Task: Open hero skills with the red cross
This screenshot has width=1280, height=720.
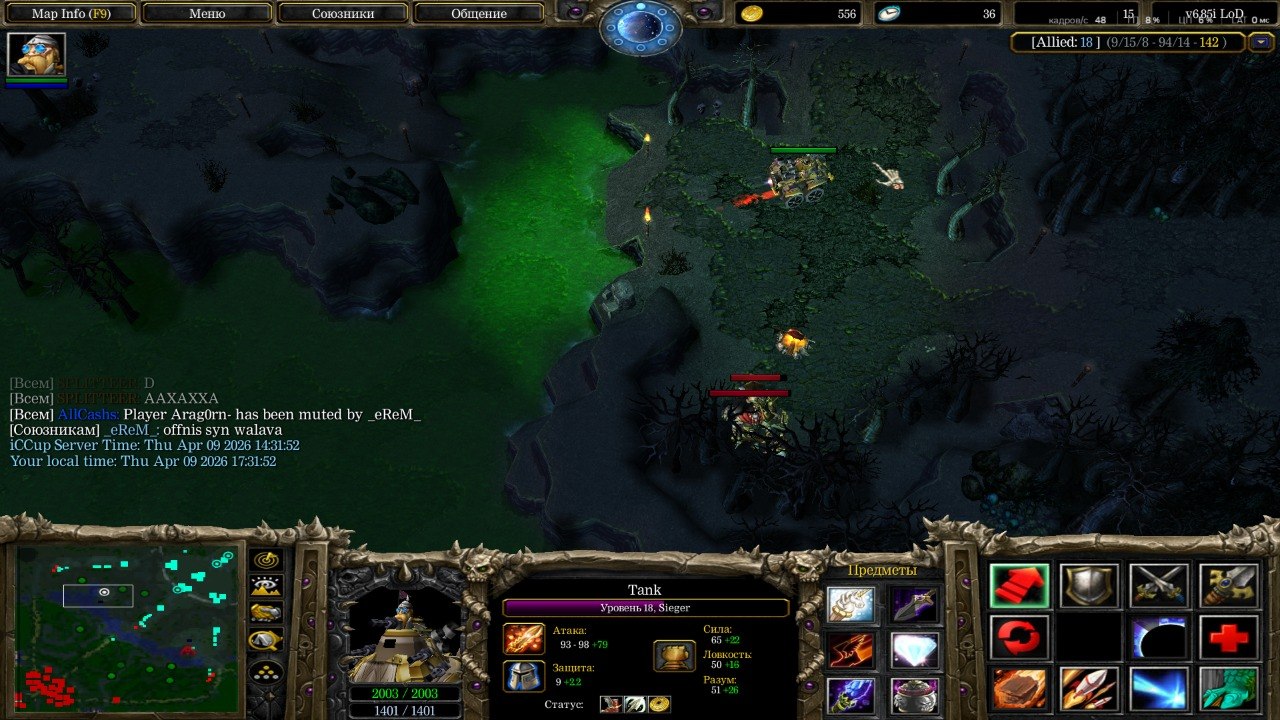Action: click(x=1229, y=637)
